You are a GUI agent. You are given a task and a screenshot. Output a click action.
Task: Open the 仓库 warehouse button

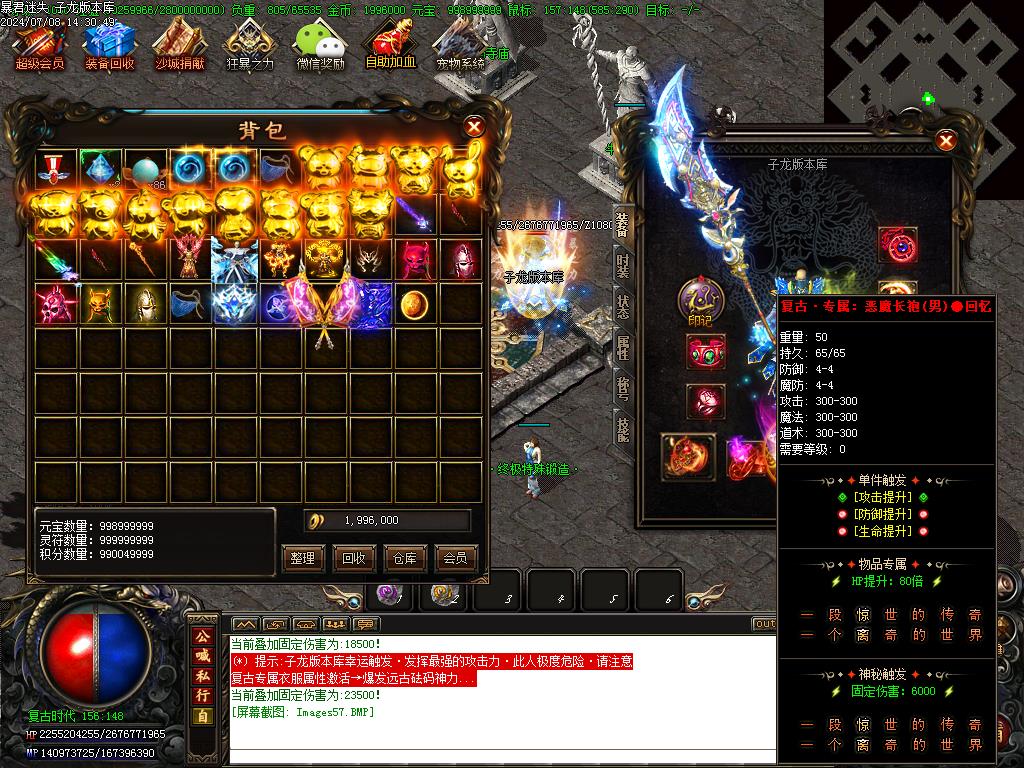(405, 558)
